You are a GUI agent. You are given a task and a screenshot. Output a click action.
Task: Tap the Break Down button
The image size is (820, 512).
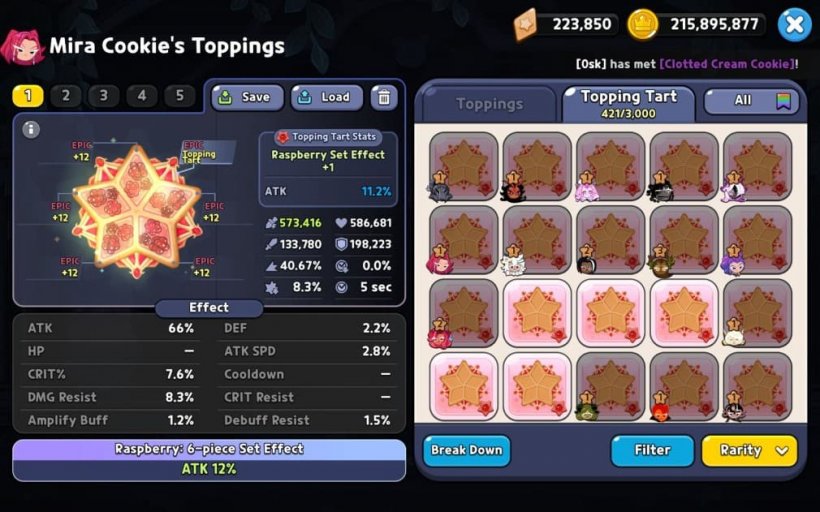coord(466,450)
